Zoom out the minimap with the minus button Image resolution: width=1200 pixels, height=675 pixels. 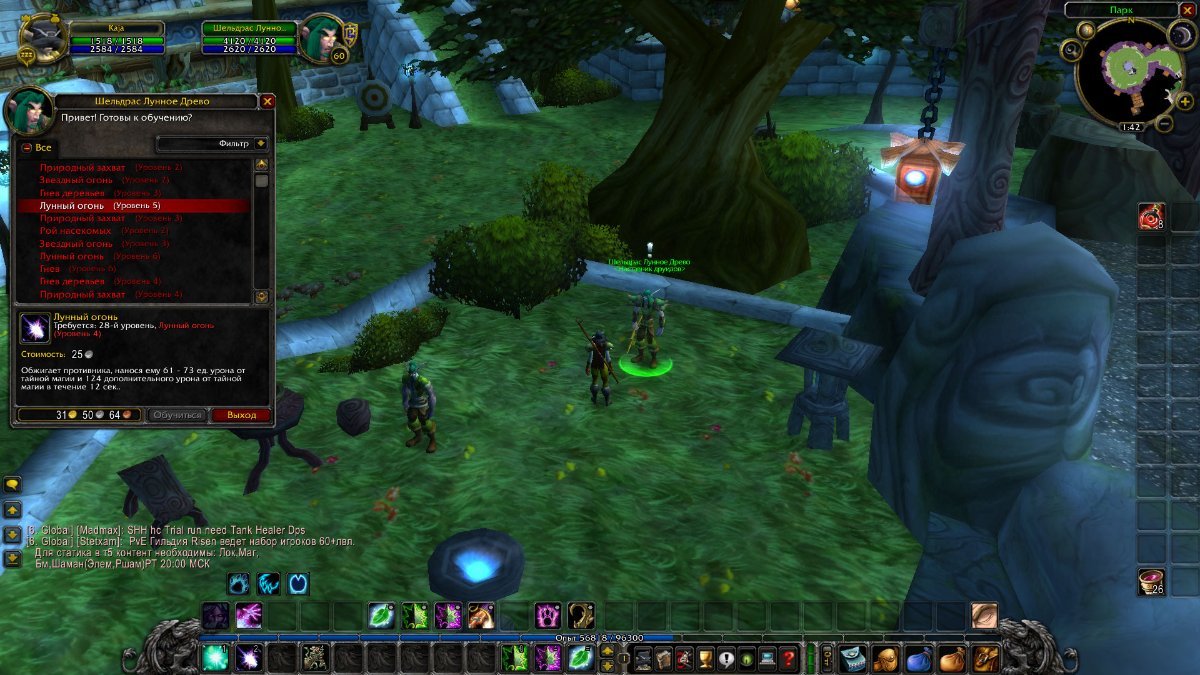tap(1164, 123)
